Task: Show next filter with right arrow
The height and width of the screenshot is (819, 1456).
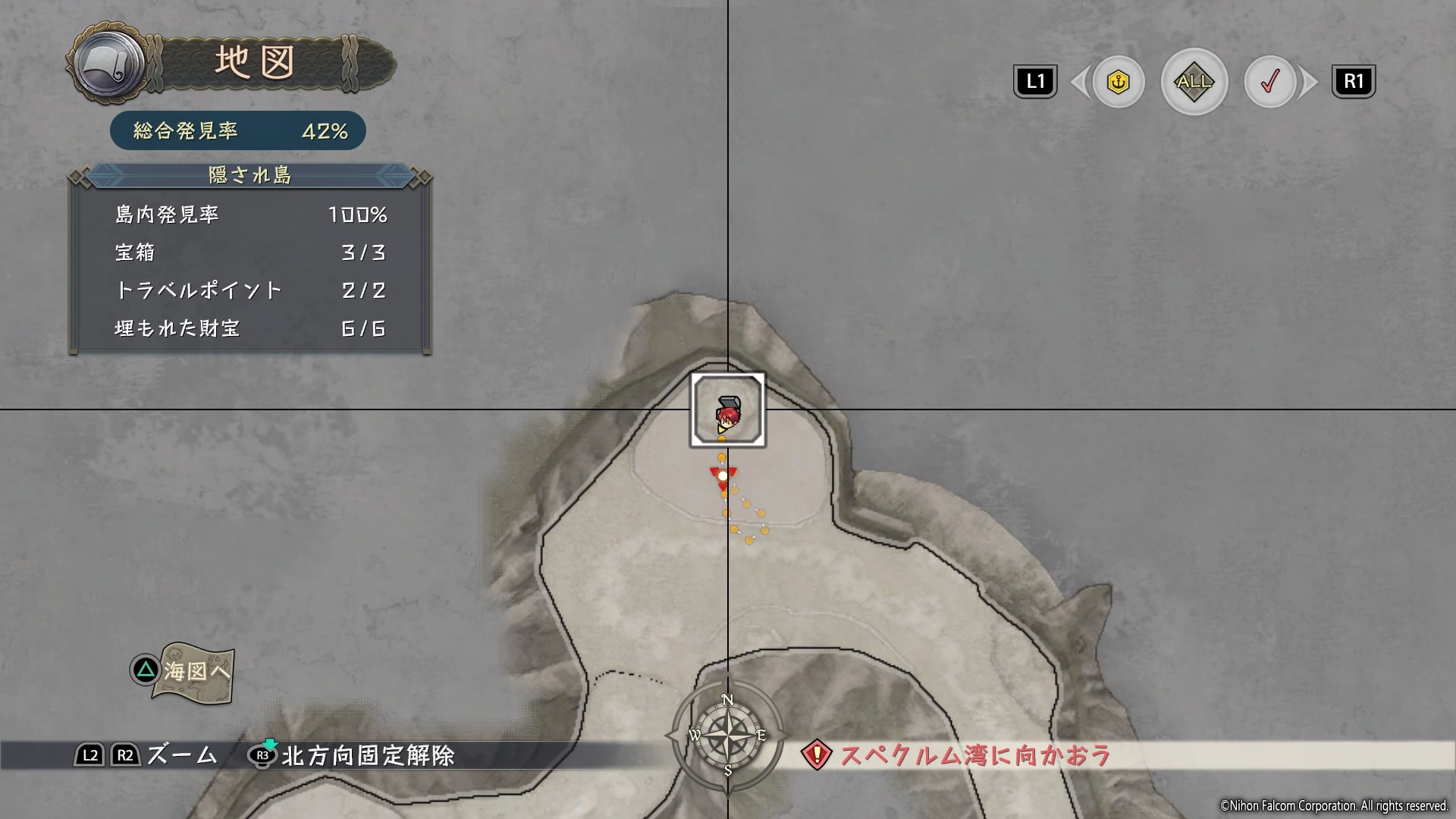Action: pyautogui.click(x=1309, y=82)
